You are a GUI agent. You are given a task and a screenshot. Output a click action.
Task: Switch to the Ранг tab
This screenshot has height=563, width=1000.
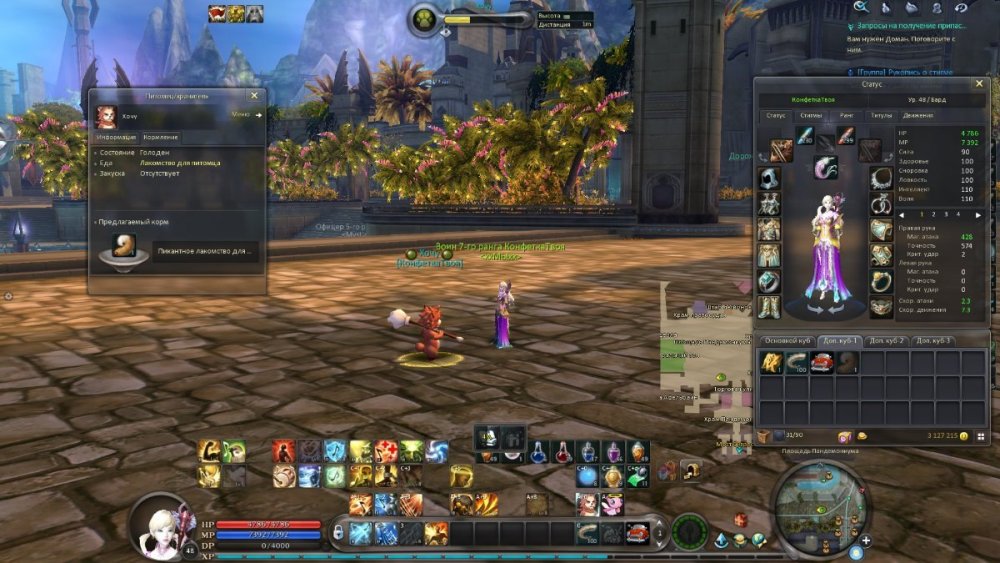tap(846, 116)
